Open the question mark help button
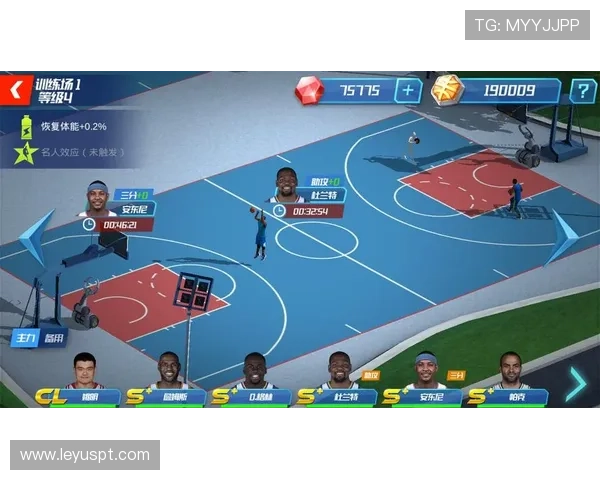Image resolution: width=600 pixels, height=480 pixels. coord(582,91)
